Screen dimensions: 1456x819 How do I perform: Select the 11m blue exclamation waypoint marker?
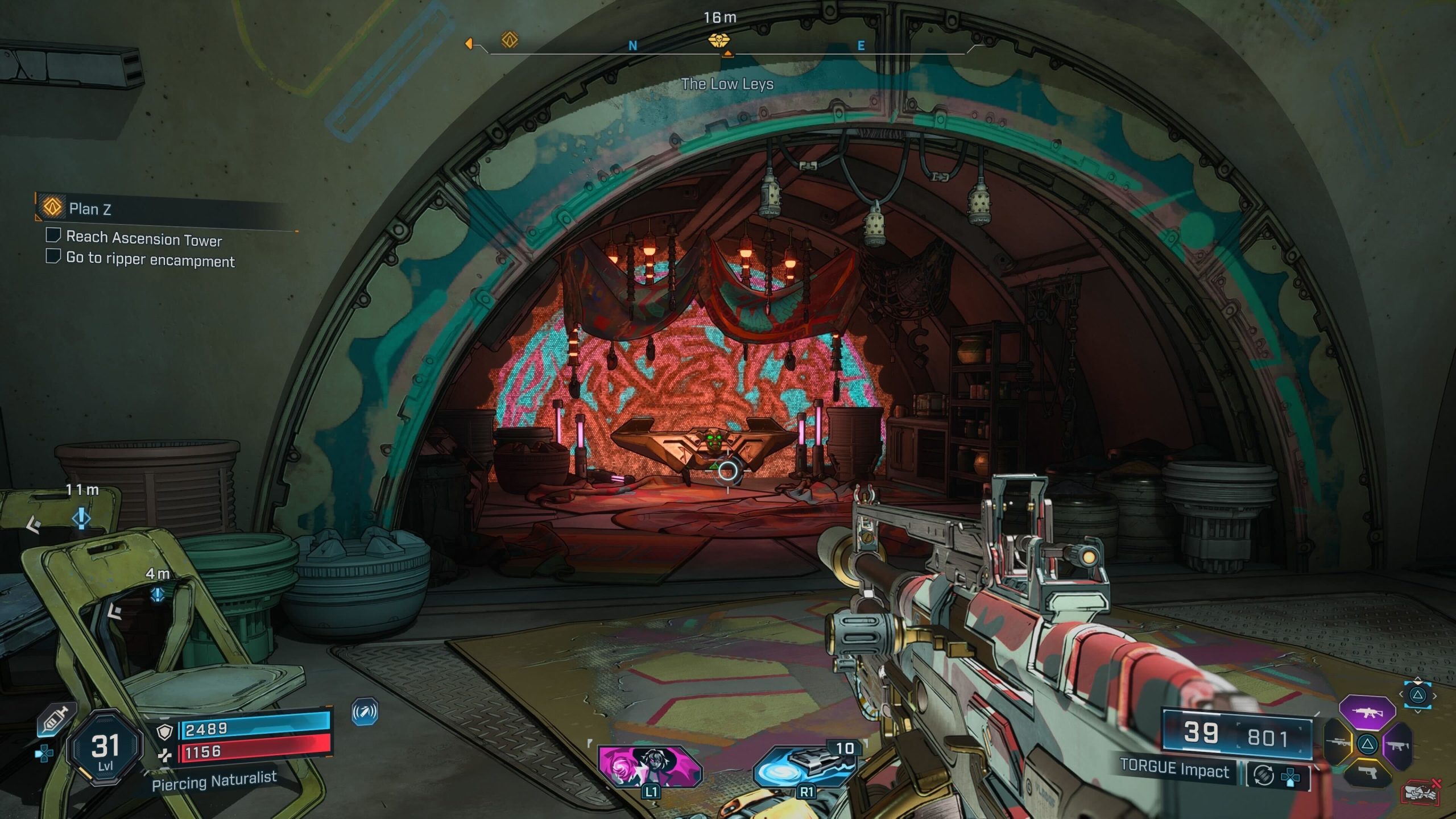click(81, 518)
